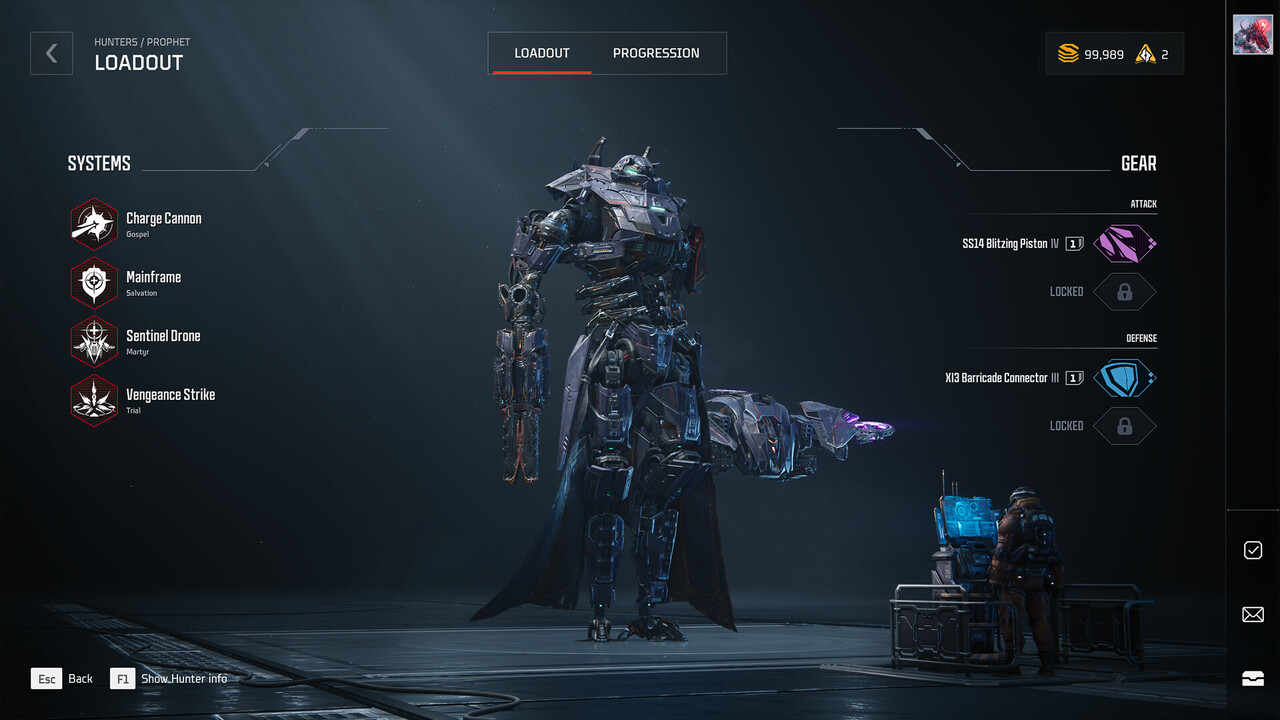
Task: Select the Loadout tab
Action: (x=541, y=53)
